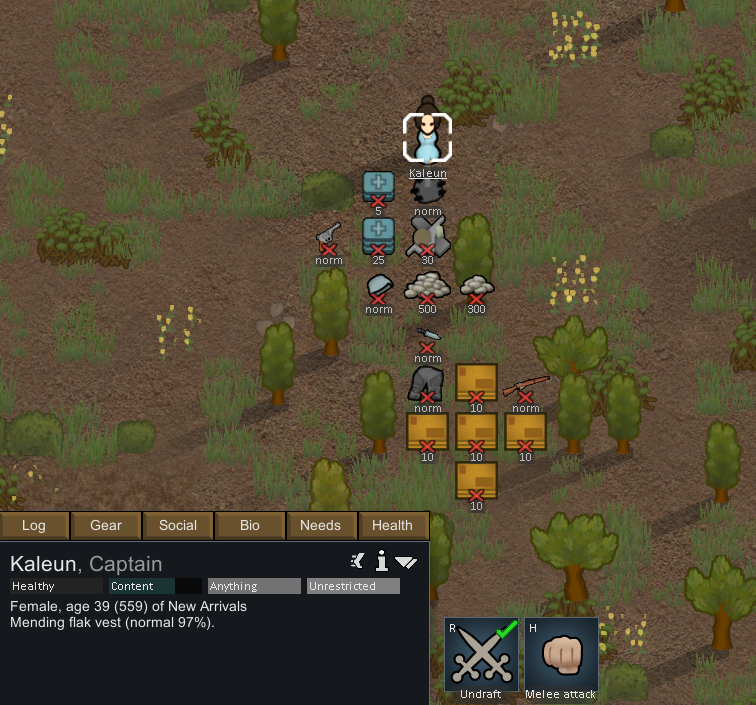Open the info card 'i' icon

[x=381, y=561]
